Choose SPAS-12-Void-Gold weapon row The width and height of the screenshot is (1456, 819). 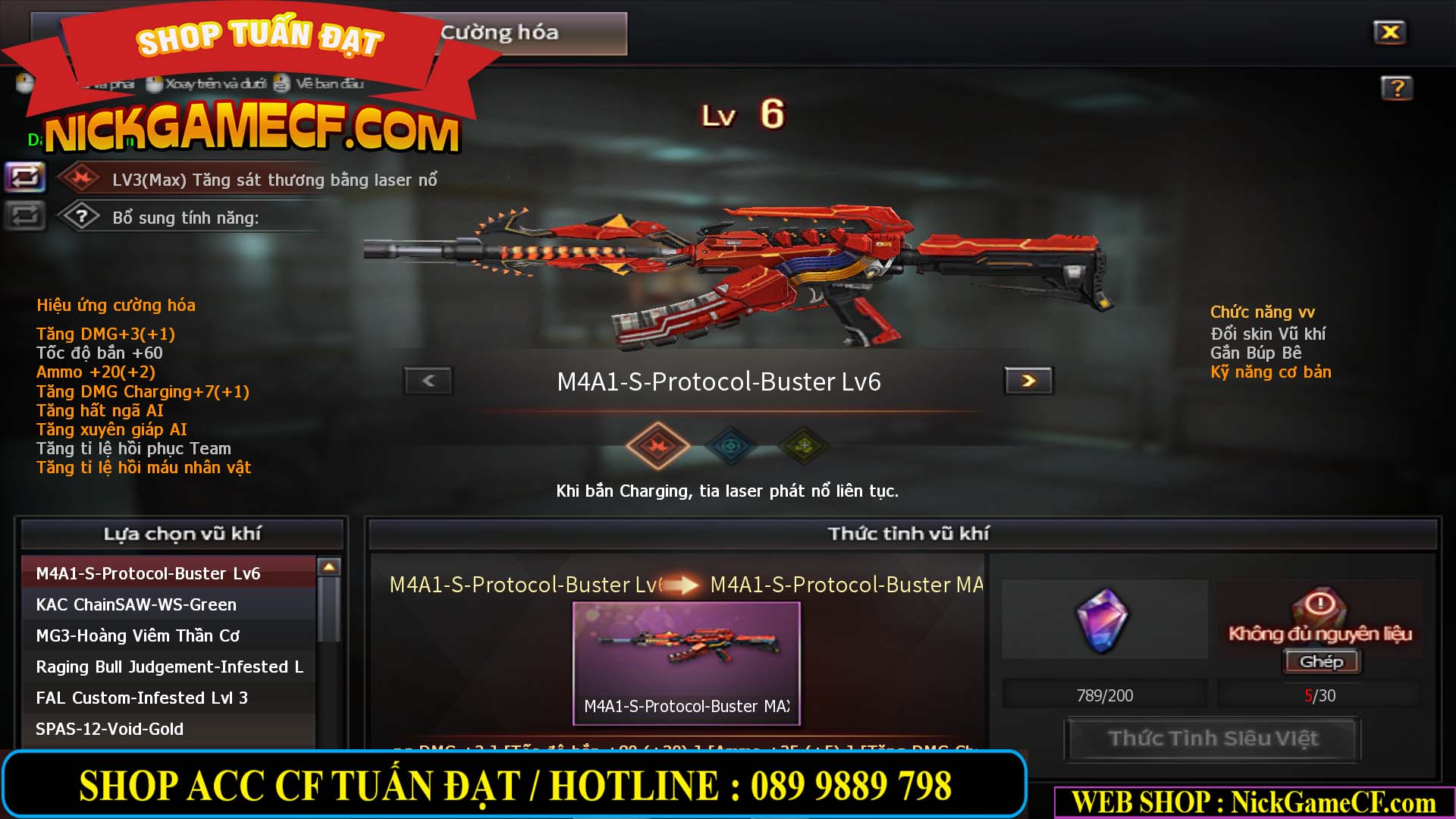[x=110, y=729]
